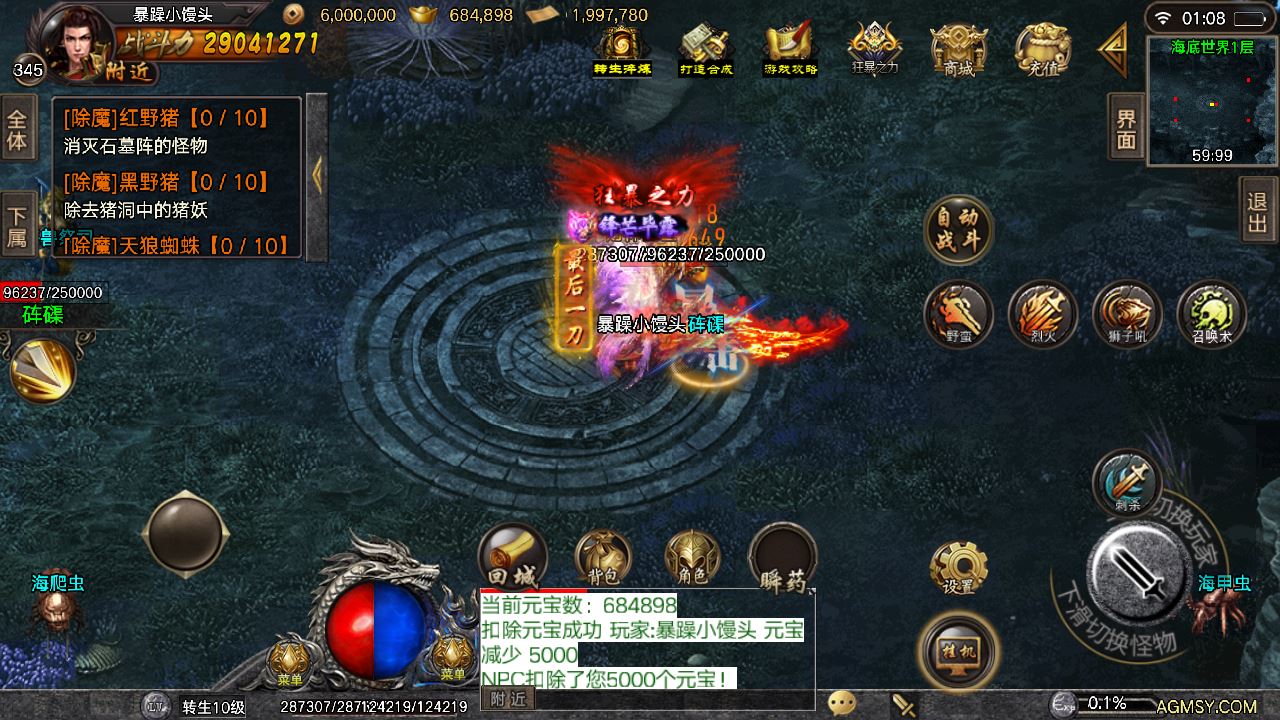Screen dimensions: 1280x720
Task: Use the 狮子吼 skill
Action: point(1127,314)
